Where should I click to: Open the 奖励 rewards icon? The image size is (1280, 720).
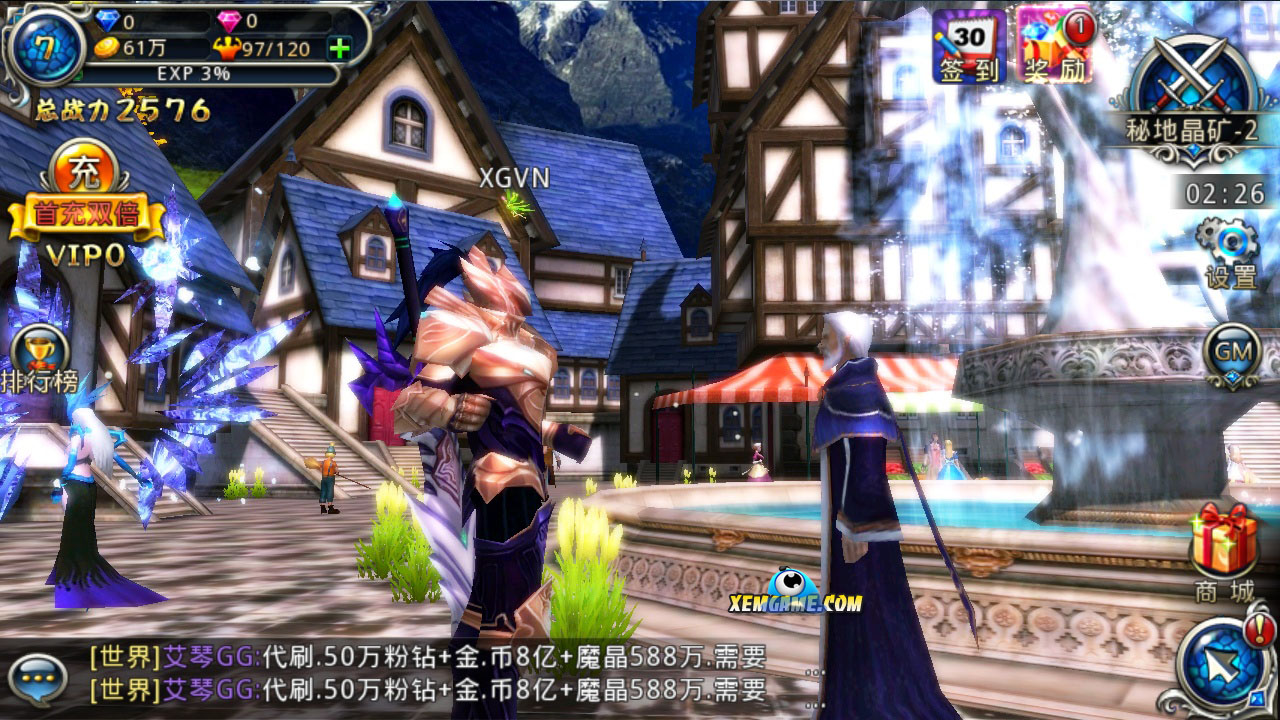(1054, 46)
